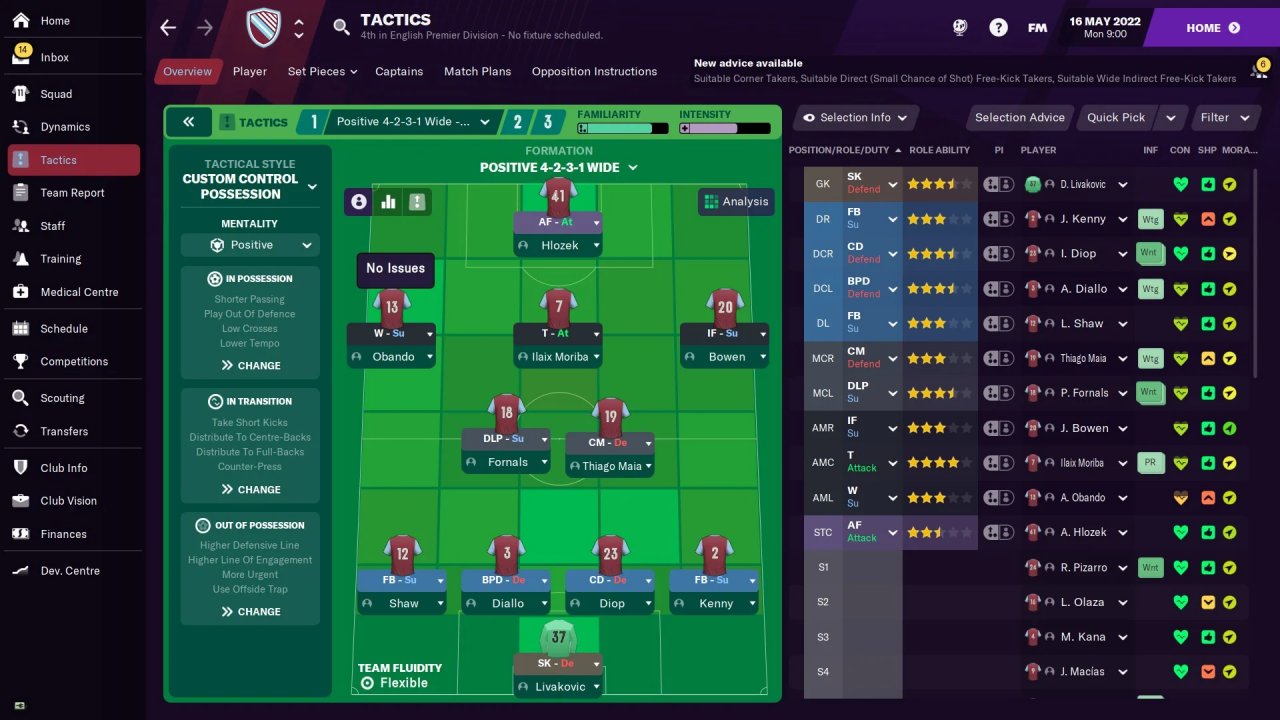
Task: Open the Mentality Positive dropdown
Action: [250, 245]
